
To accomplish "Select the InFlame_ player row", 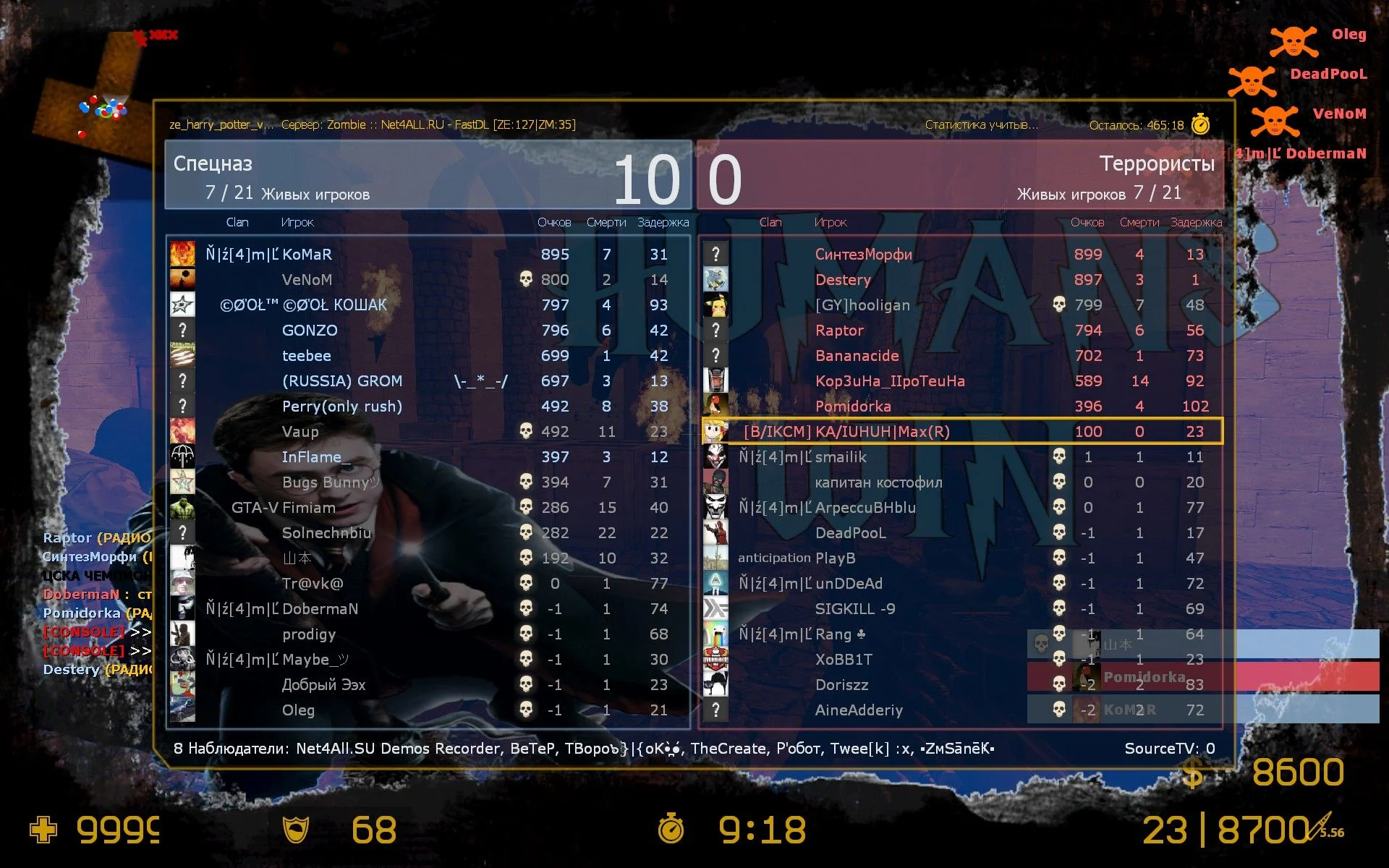I will click(316, 457).
